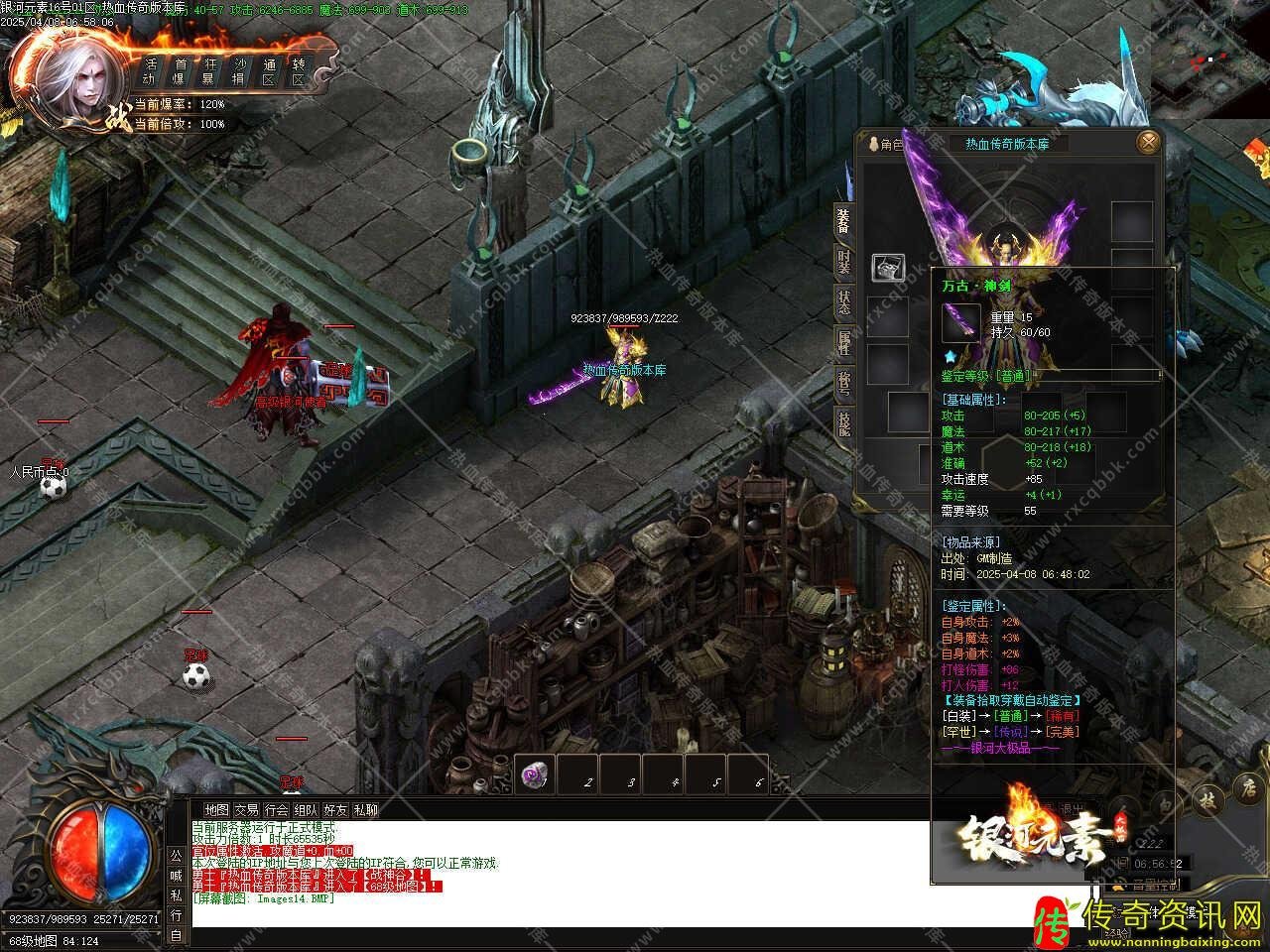Switch to the 属性 attributes tab

843,342
